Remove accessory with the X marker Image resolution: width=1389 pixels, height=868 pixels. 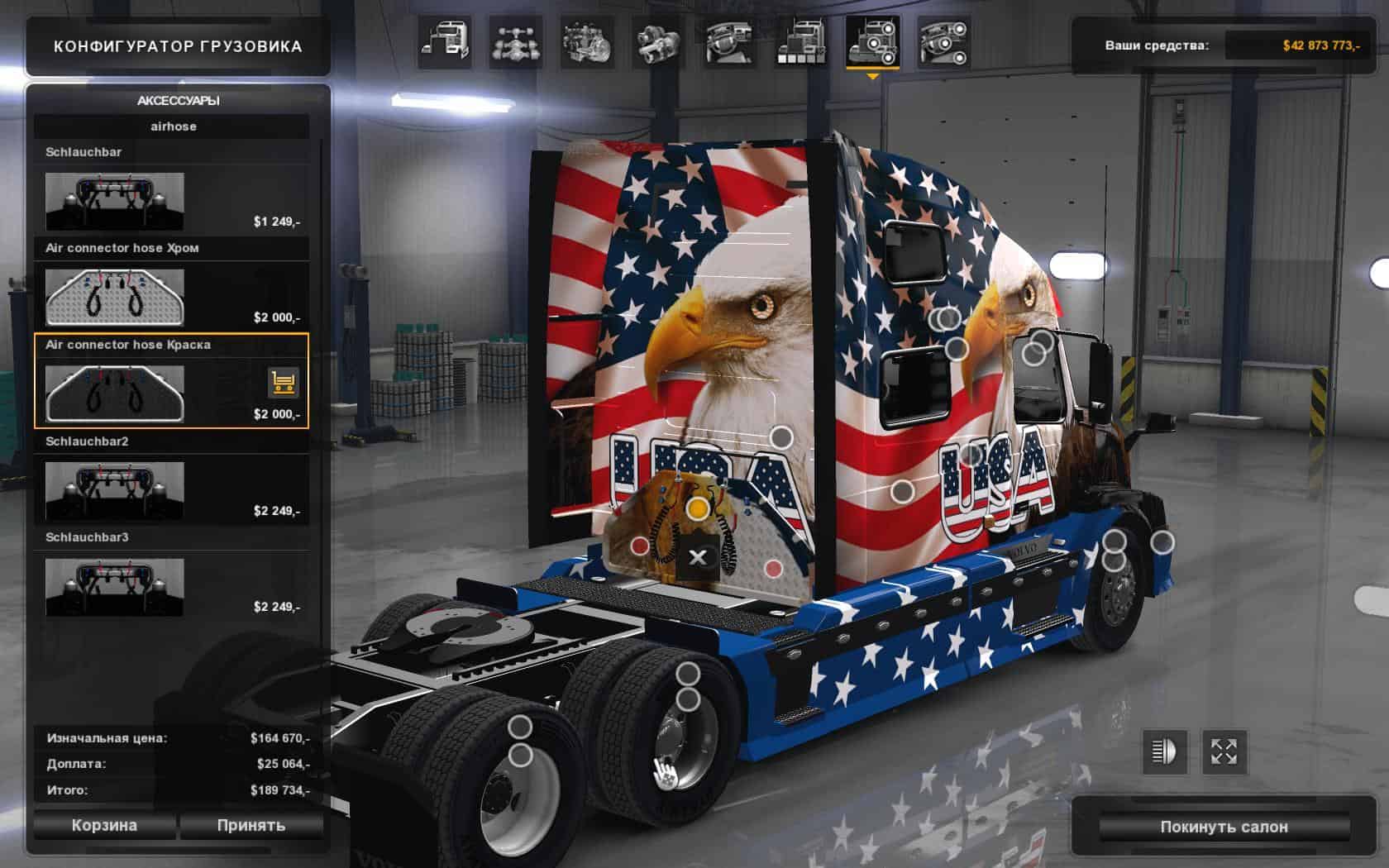pos(698,557)
